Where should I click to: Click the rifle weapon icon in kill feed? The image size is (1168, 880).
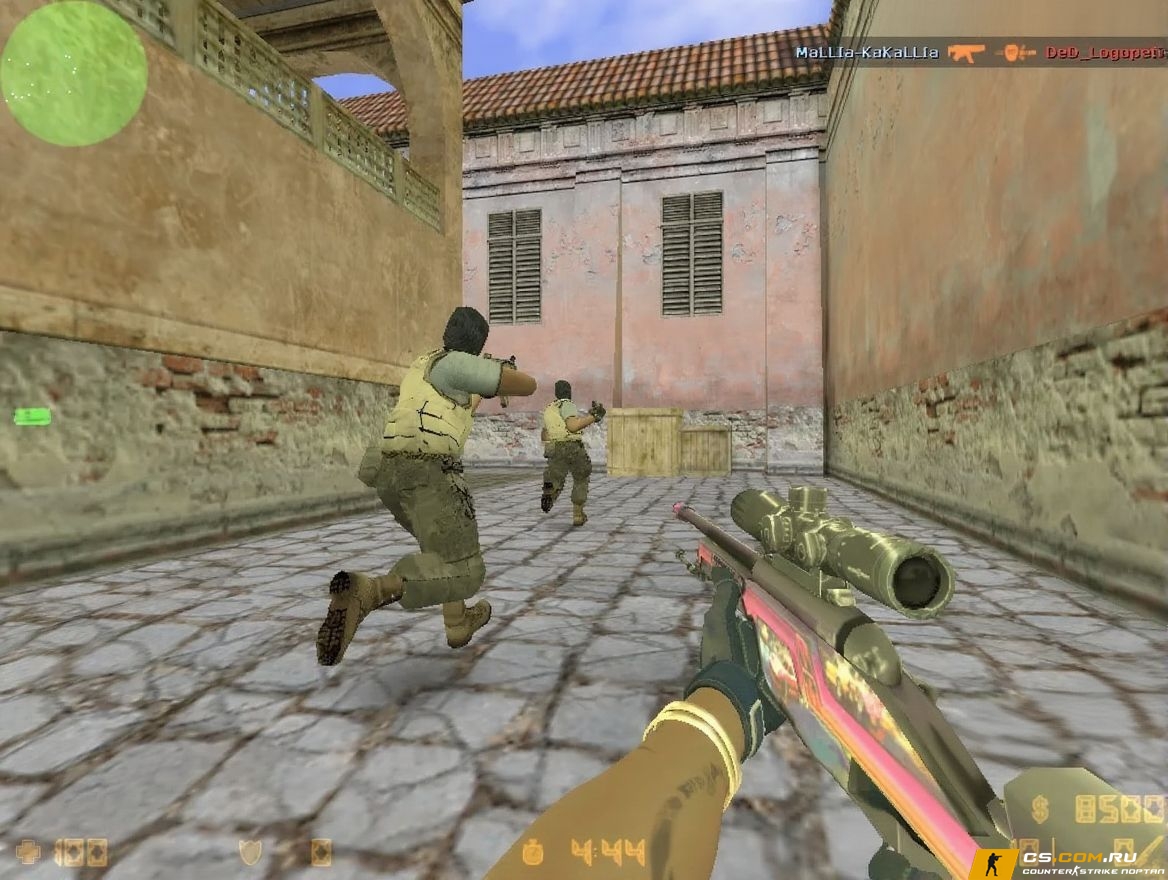[x=966, y=52]
